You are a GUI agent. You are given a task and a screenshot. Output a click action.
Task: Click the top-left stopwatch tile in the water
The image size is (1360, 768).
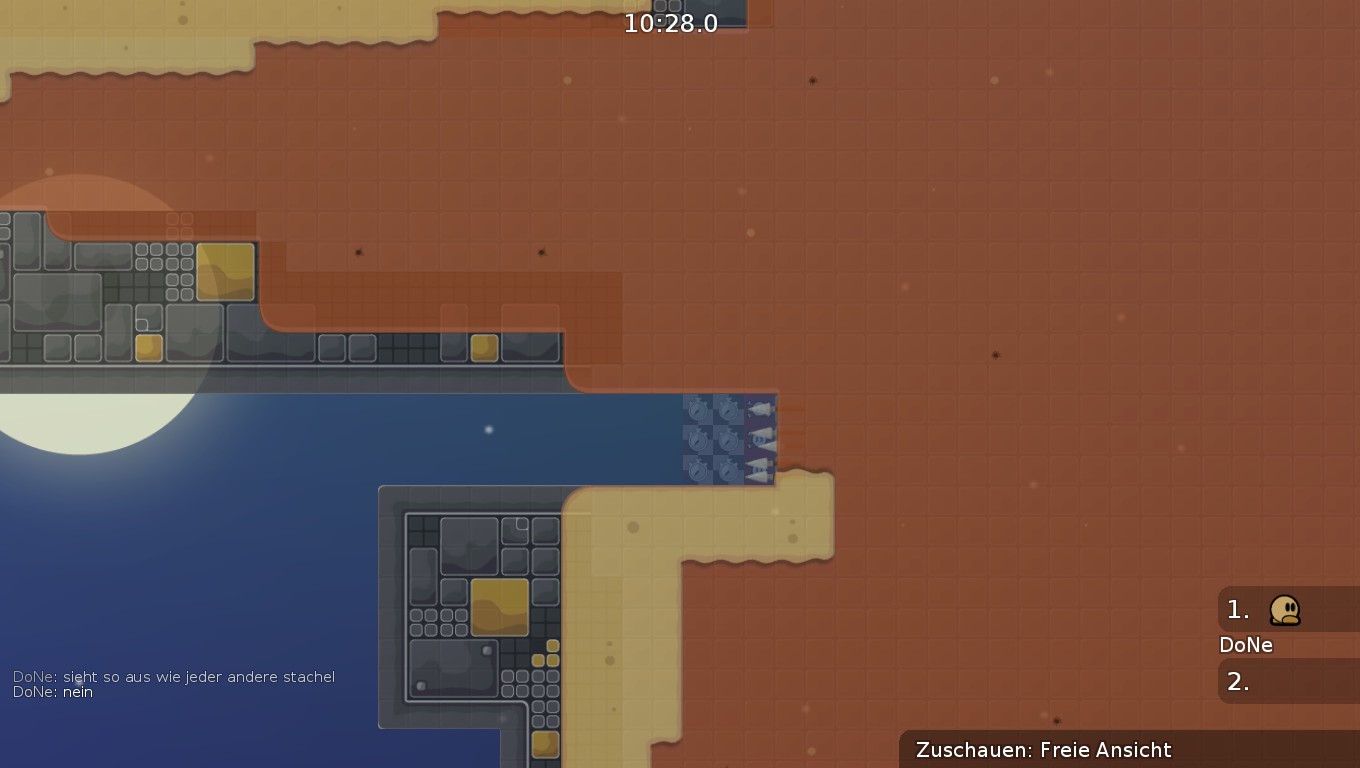(x=697, y=409)
